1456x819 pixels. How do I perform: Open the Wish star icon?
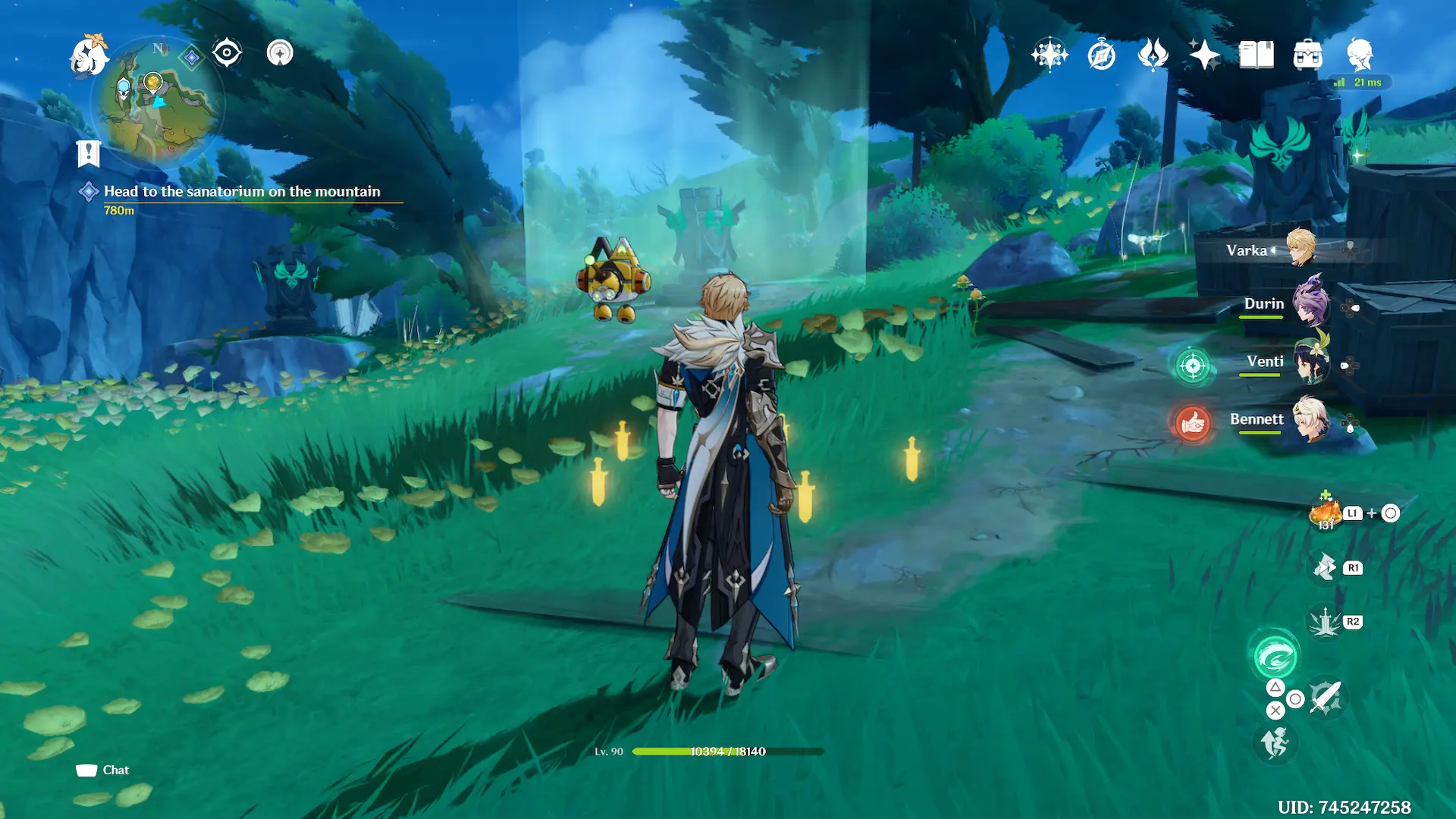1204,55
